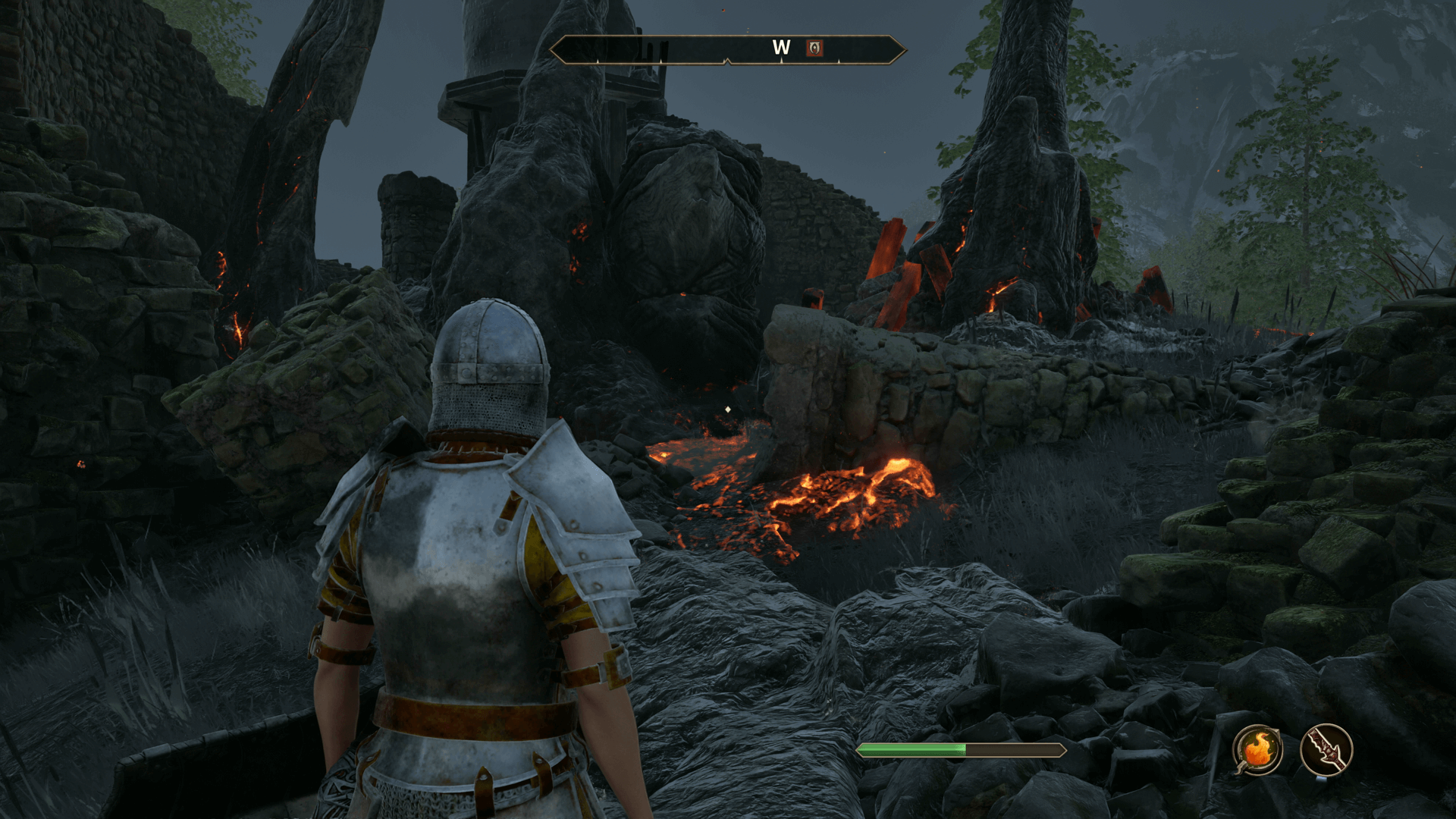Click the Oblivion gate marker on compass
The image size is (1456, 819).
point(814,48)
